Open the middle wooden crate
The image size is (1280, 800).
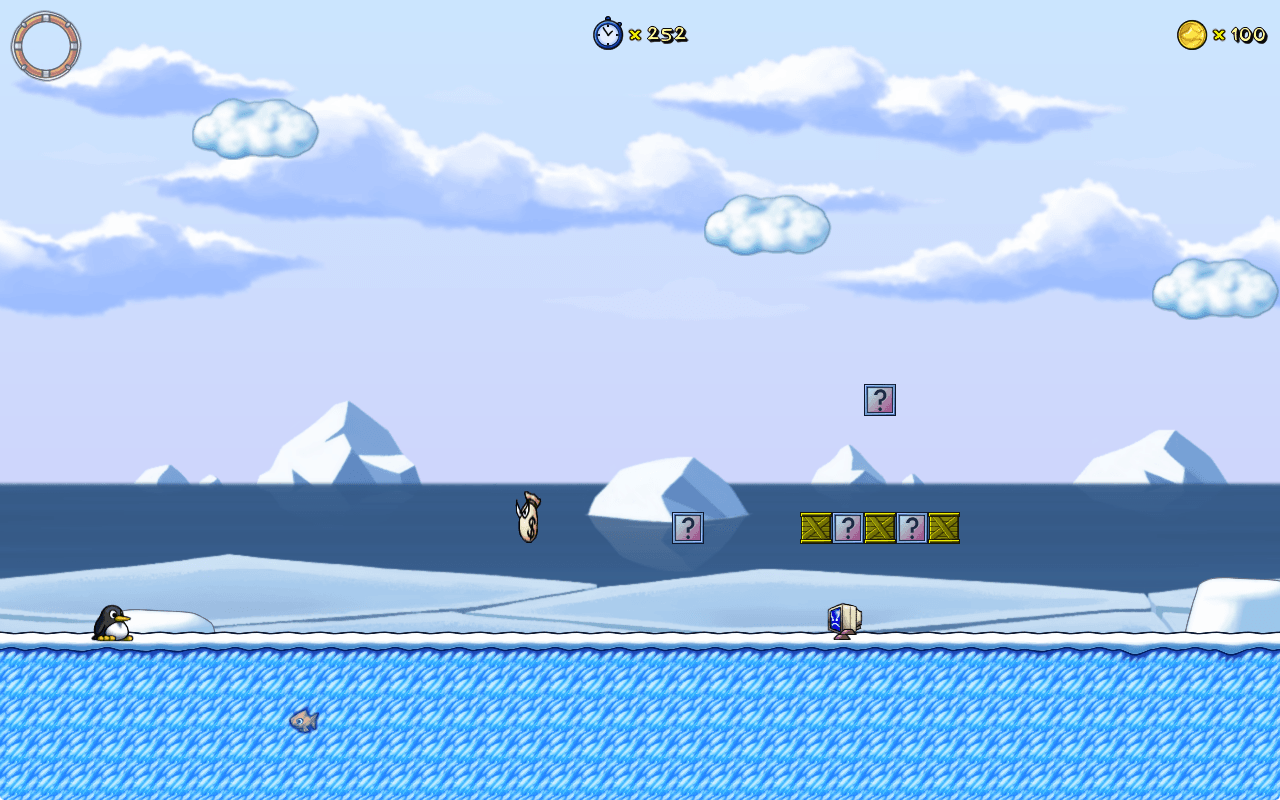[880, 528]
